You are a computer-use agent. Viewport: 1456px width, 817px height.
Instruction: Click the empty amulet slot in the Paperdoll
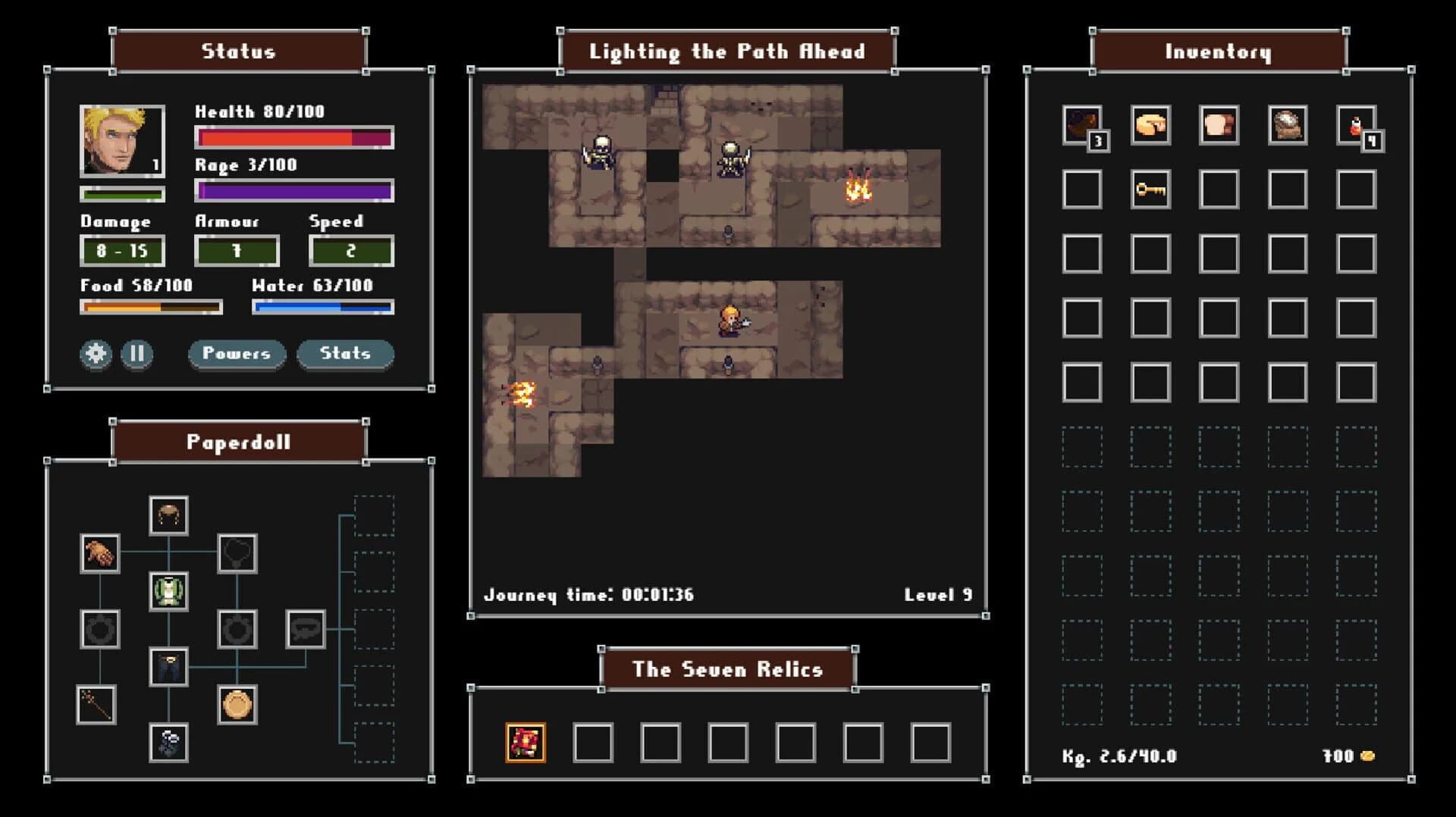pos(237,555)
